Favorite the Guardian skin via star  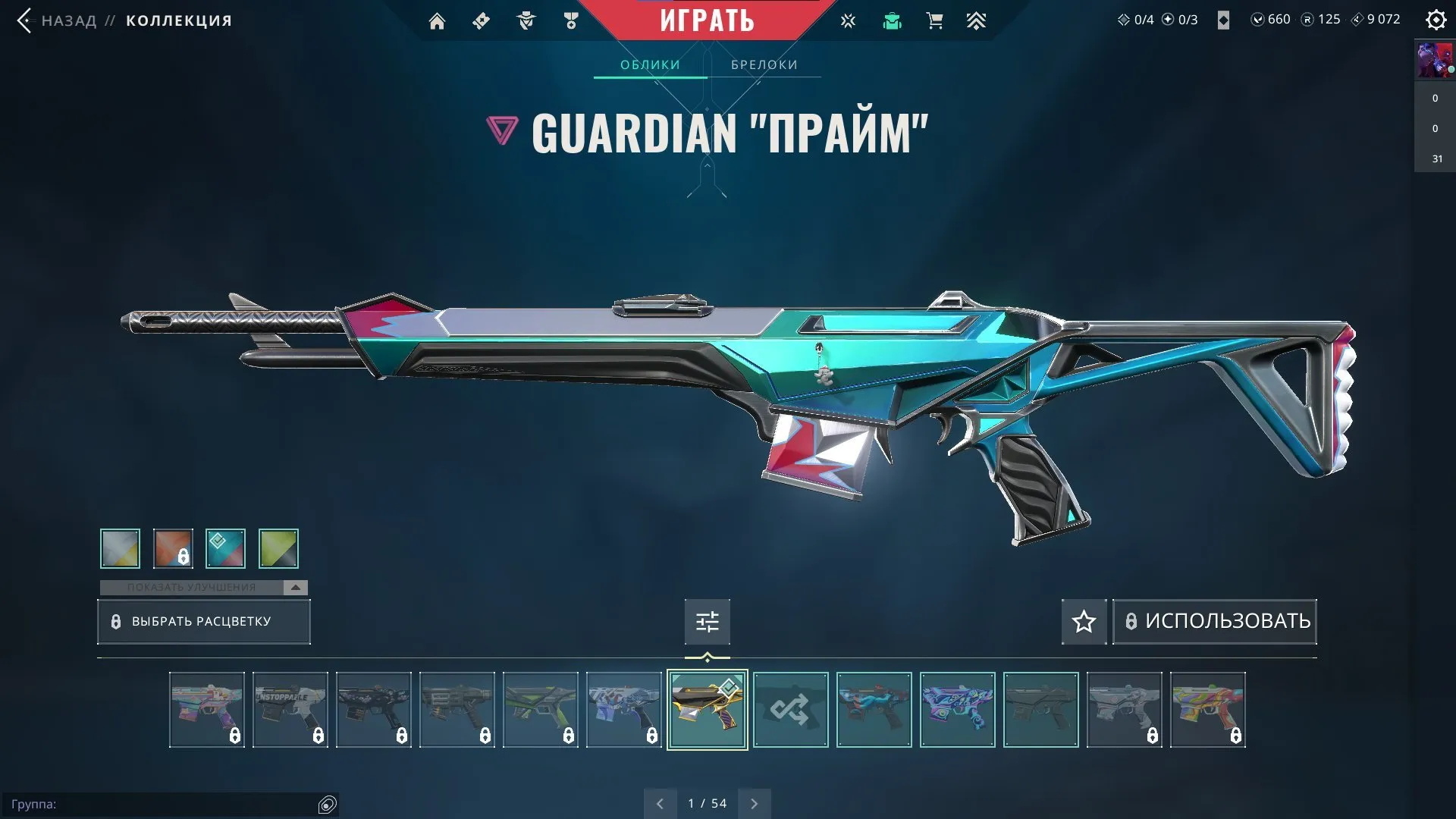[1083, 622]
